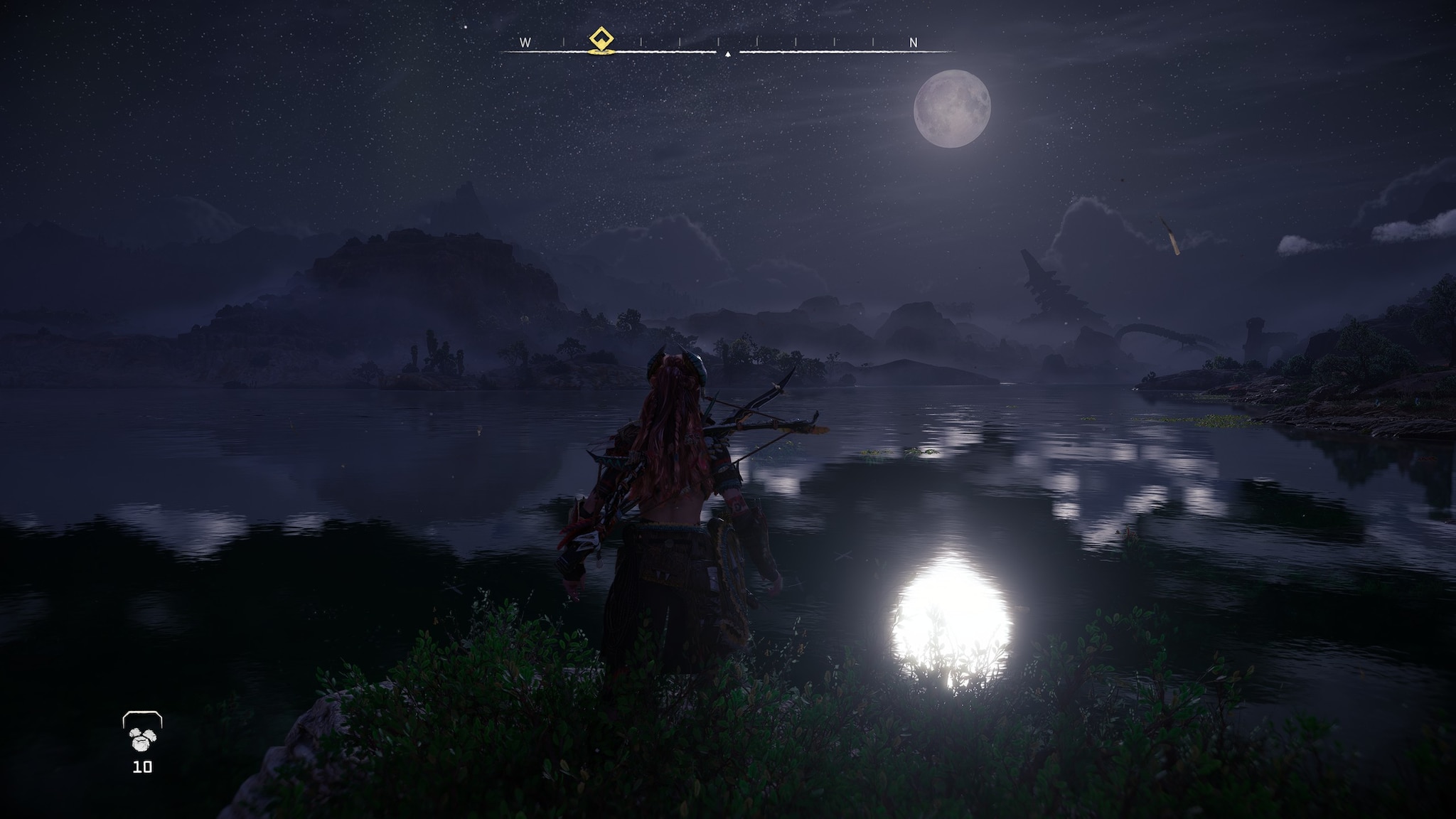Image resolution: width=1456 pixels, height=819 pixels.
Task: Select the rocks item icon
Action: [x=142, y=740]
